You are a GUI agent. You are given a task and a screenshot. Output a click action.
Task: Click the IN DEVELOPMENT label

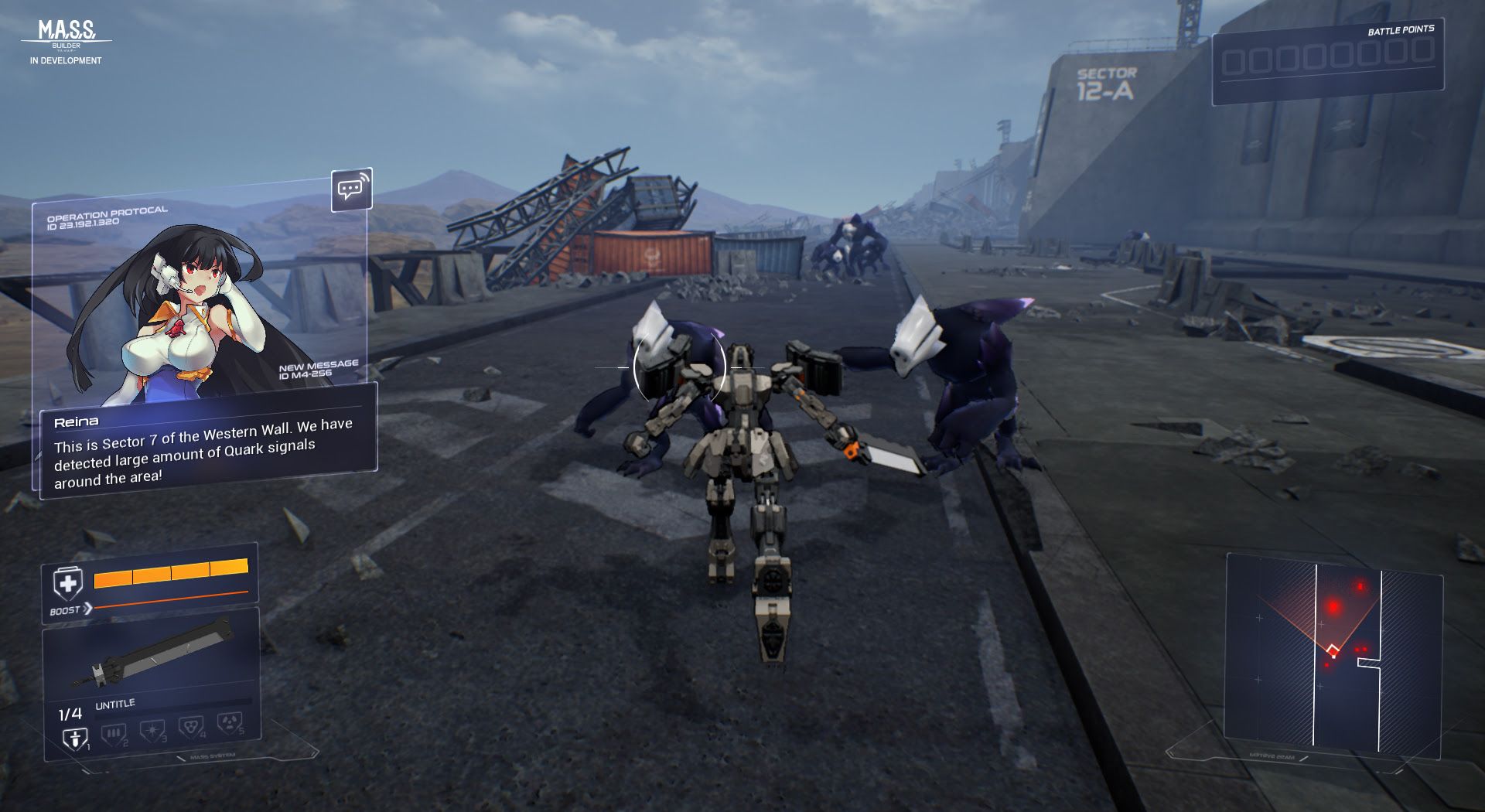coord(64,60)
